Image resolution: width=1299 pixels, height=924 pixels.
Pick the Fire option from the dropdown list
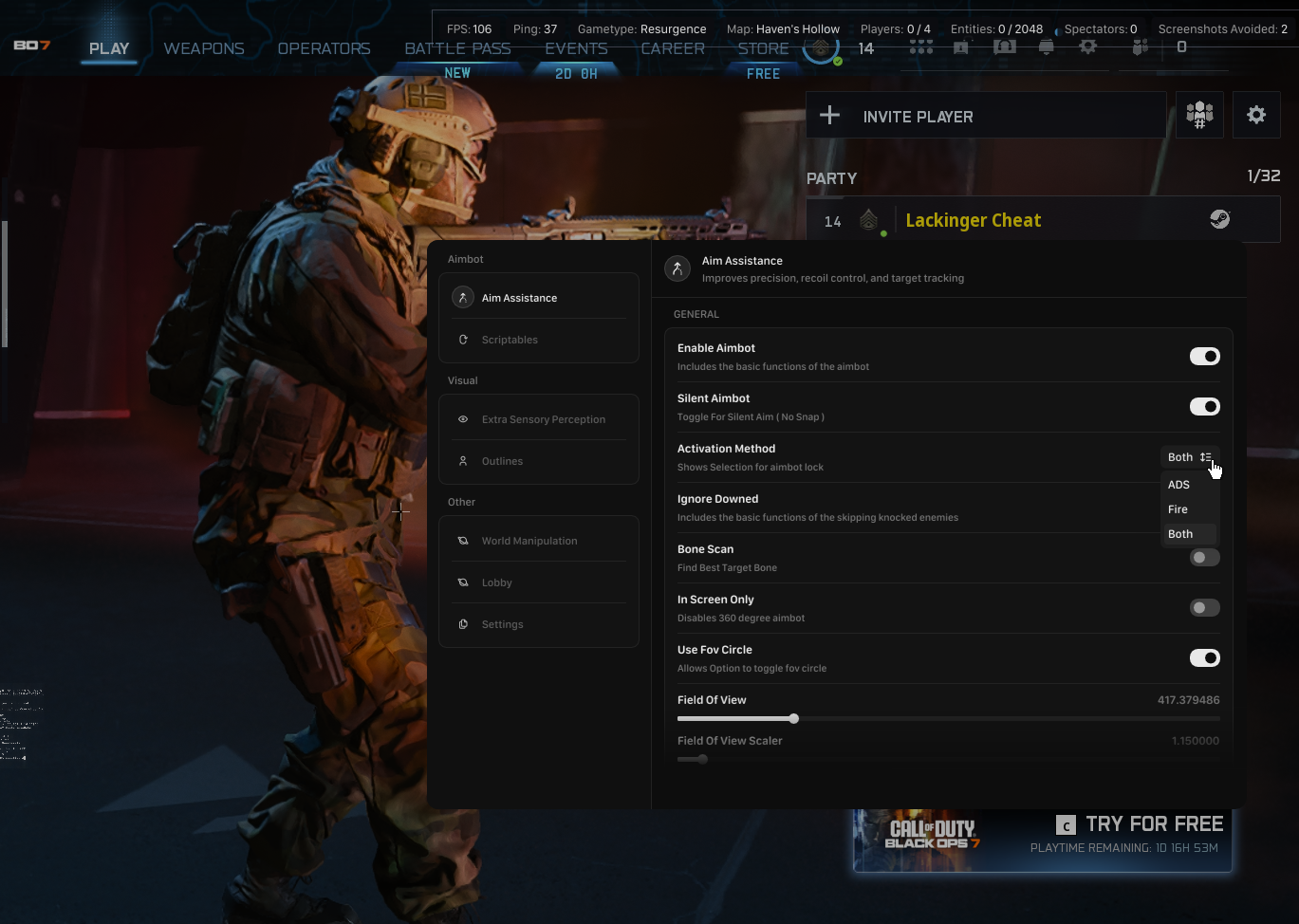tap(1178, 509)
